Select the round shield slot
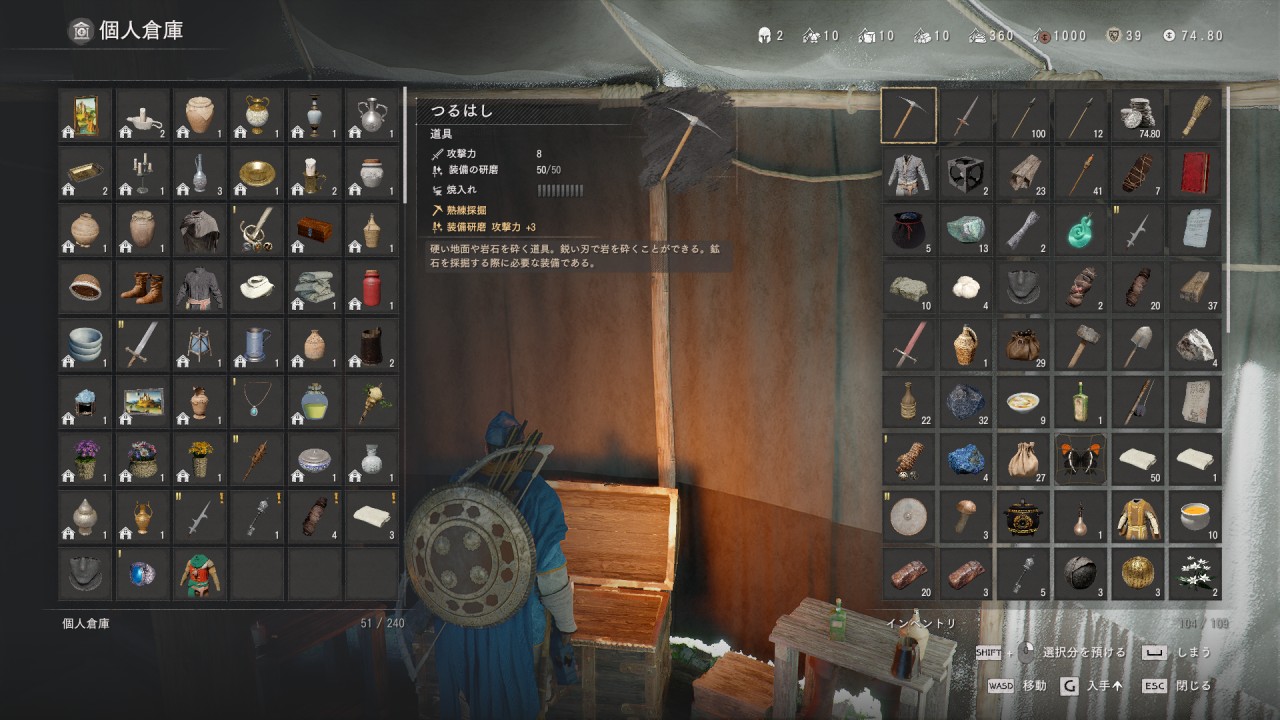 coord(908,517)
